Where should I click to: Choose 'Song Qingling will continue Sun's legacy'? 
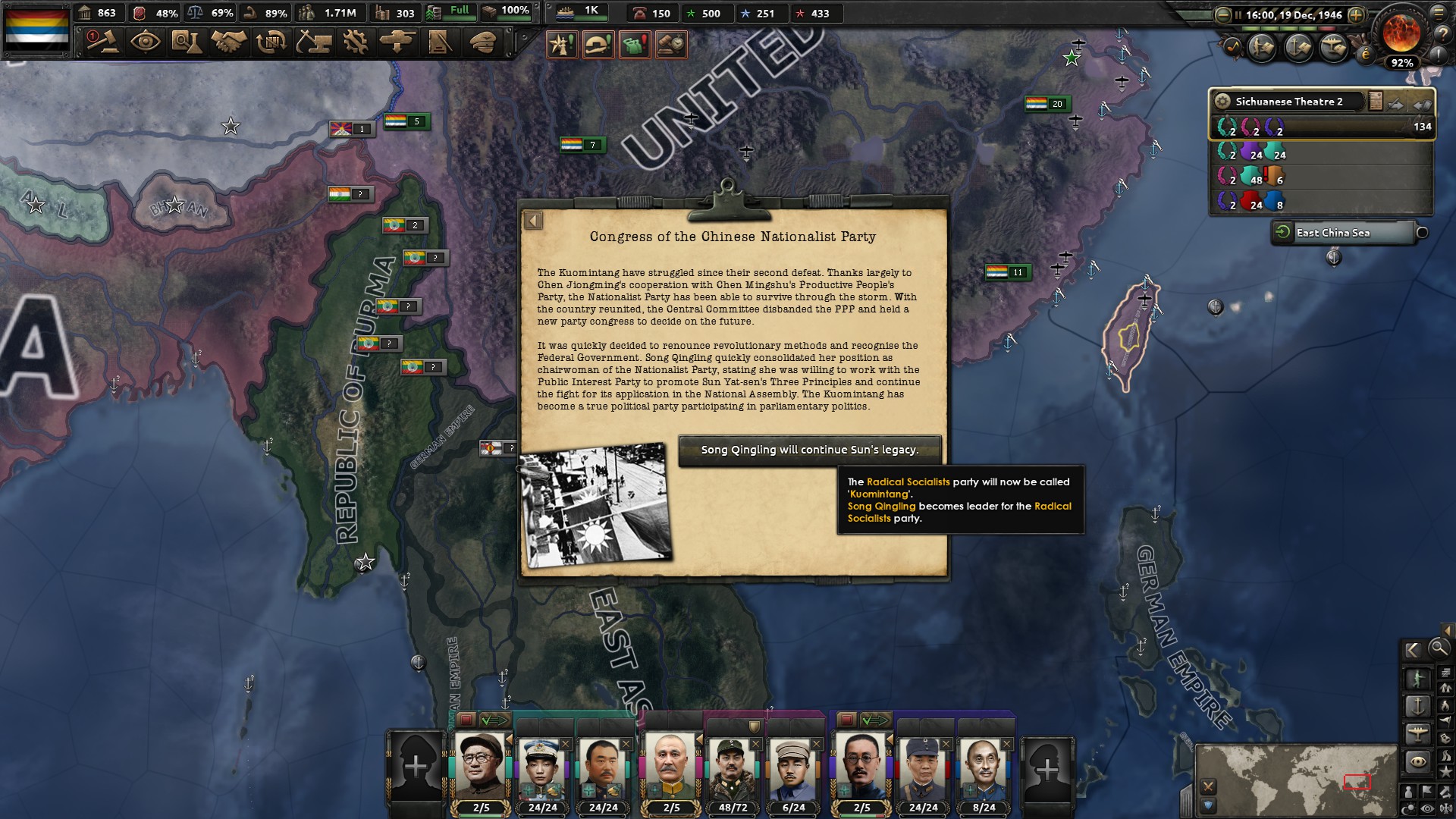tap(810, 450)
